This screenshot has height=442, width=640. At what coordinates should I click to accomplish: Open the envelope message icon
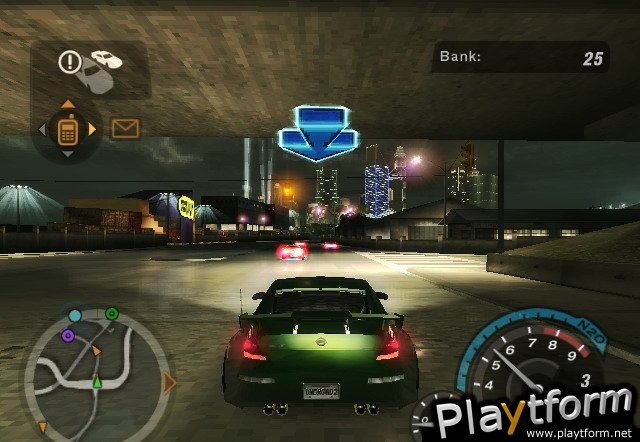coord(125,128)
